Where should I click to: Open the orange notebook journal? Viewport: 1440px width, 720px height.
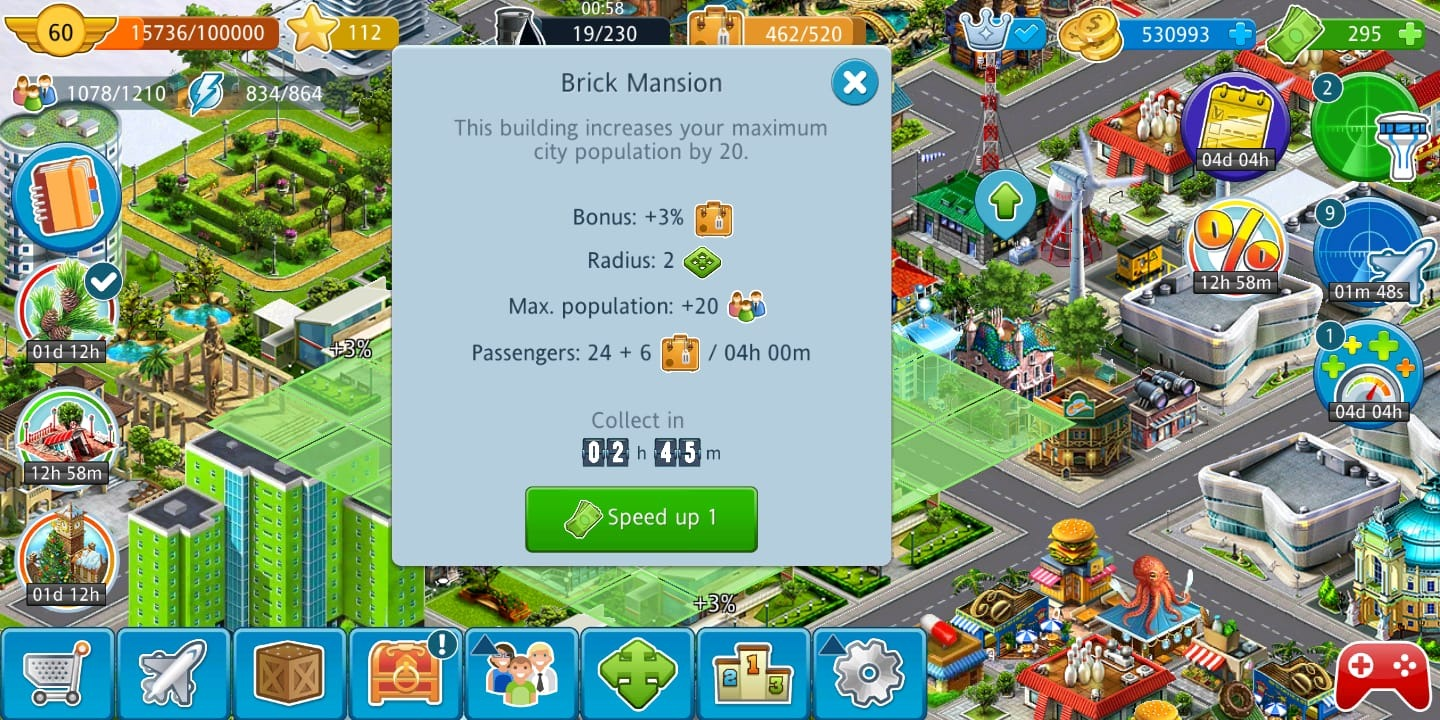coord(67,196)
